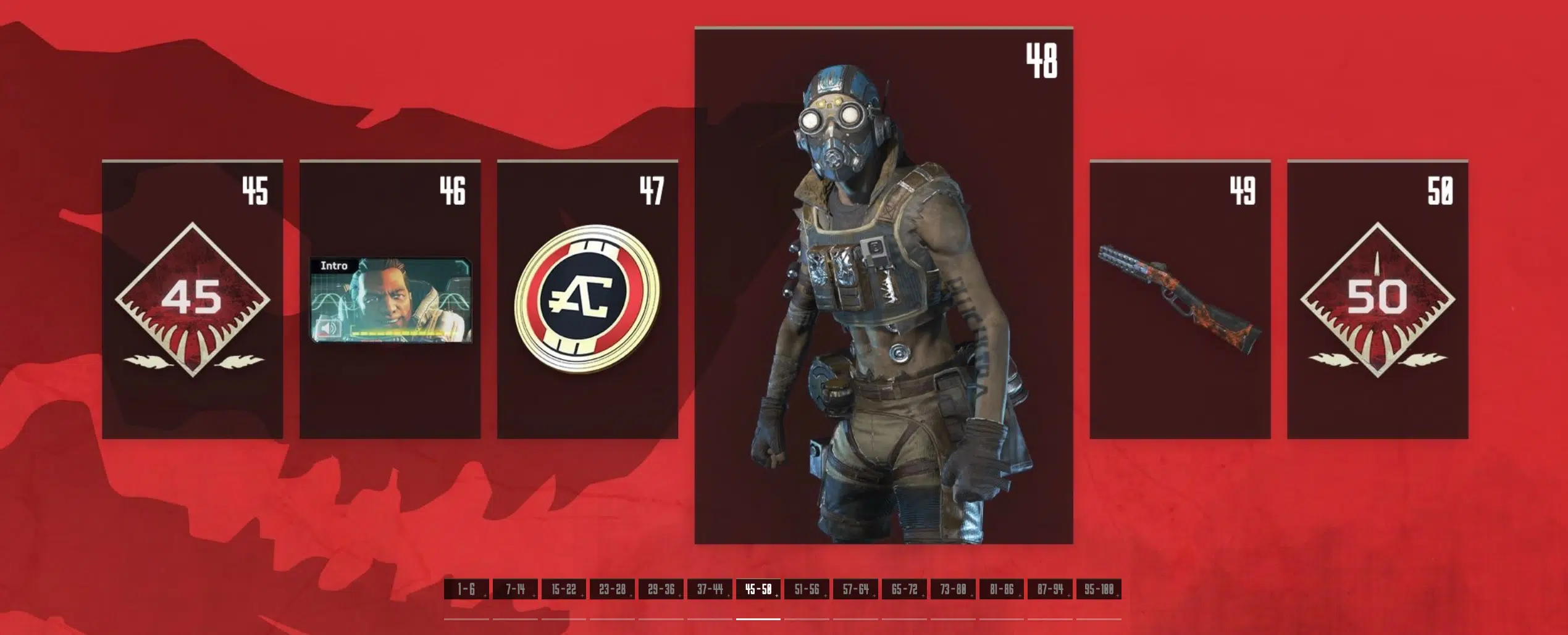
Task: View the 73-80 level rewards
Action: tap(953, 589)
